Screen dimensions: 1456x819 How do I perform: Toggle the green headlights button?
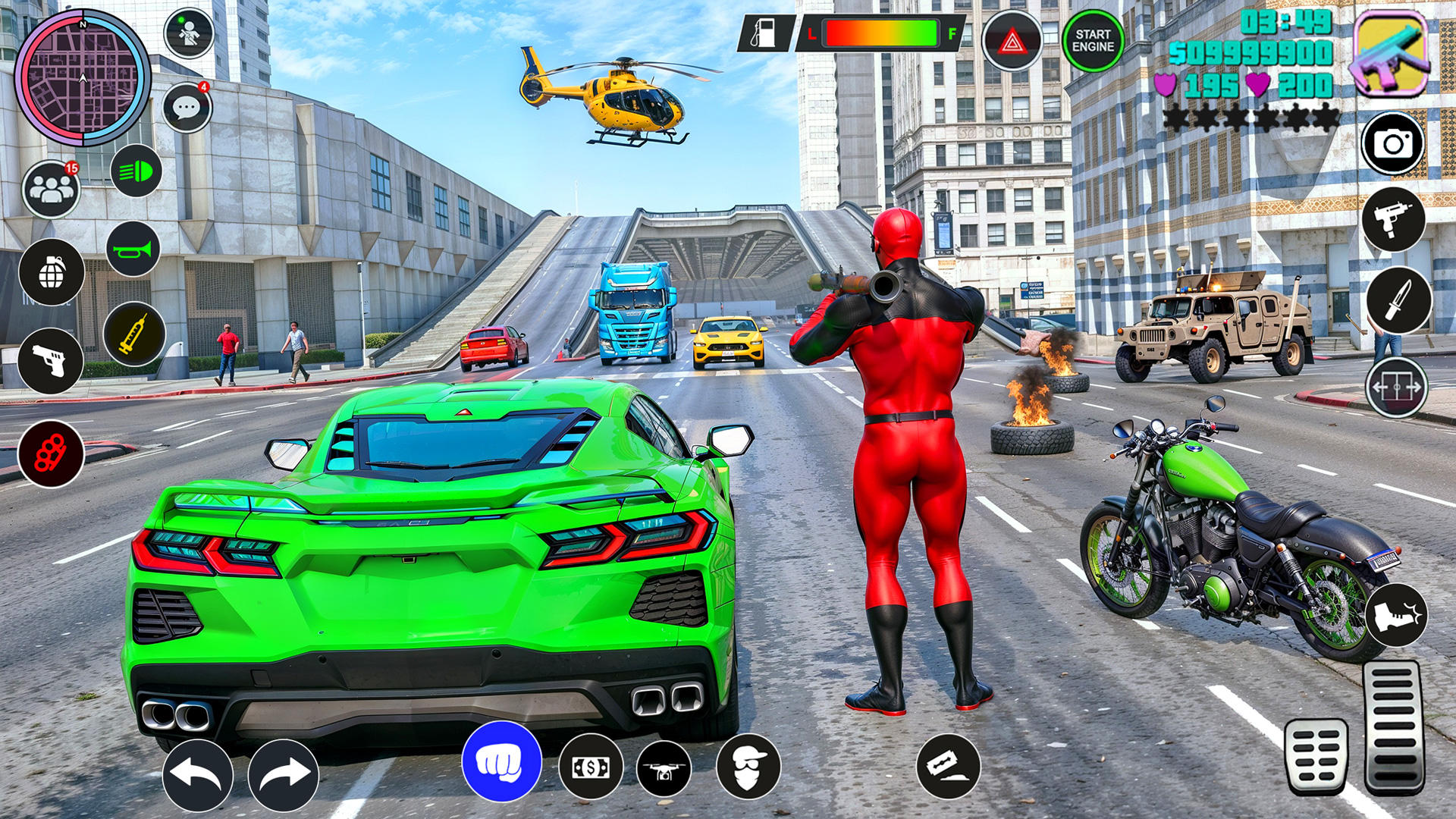tap(136, 171)
